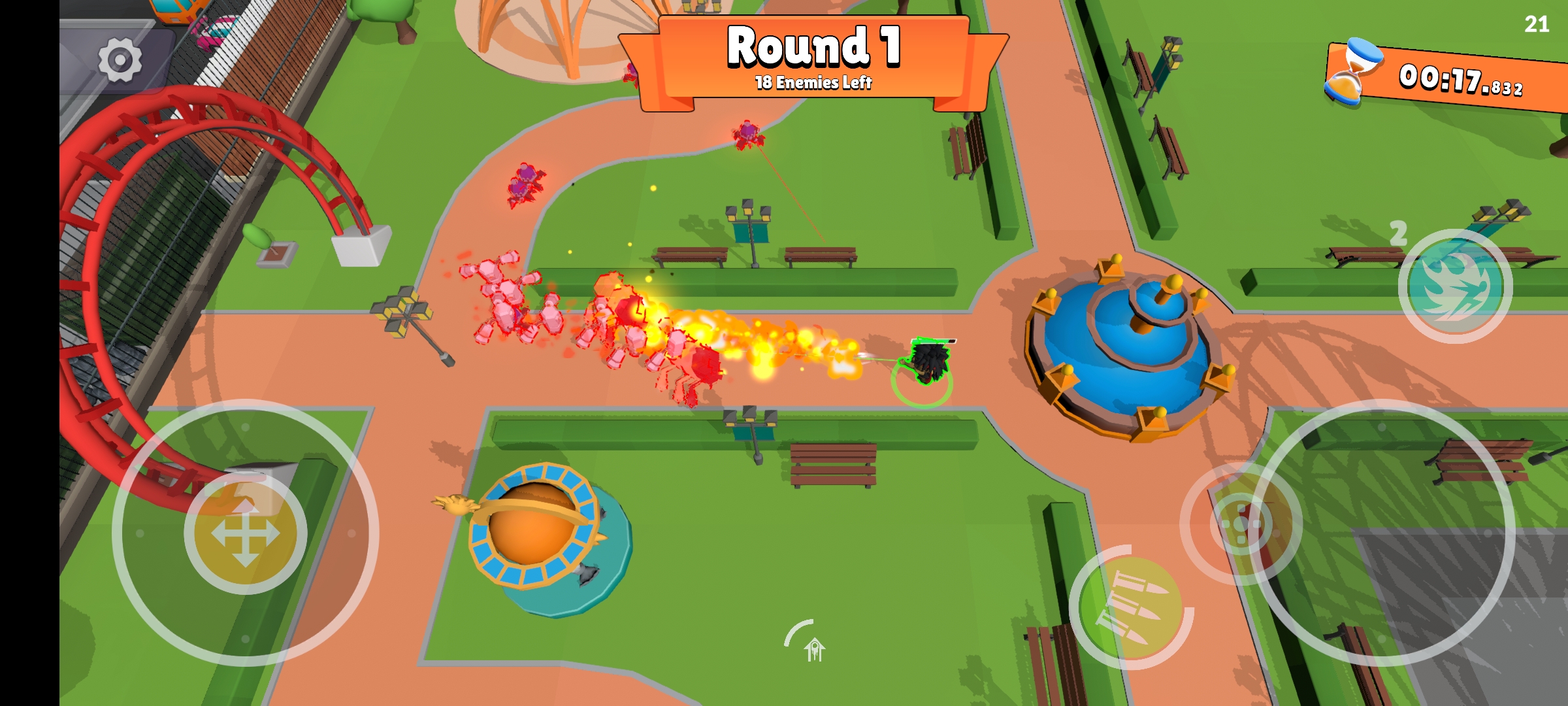Tap the yellow movement joystick pad
1568x706 pixels.
(x=246, y=533)
